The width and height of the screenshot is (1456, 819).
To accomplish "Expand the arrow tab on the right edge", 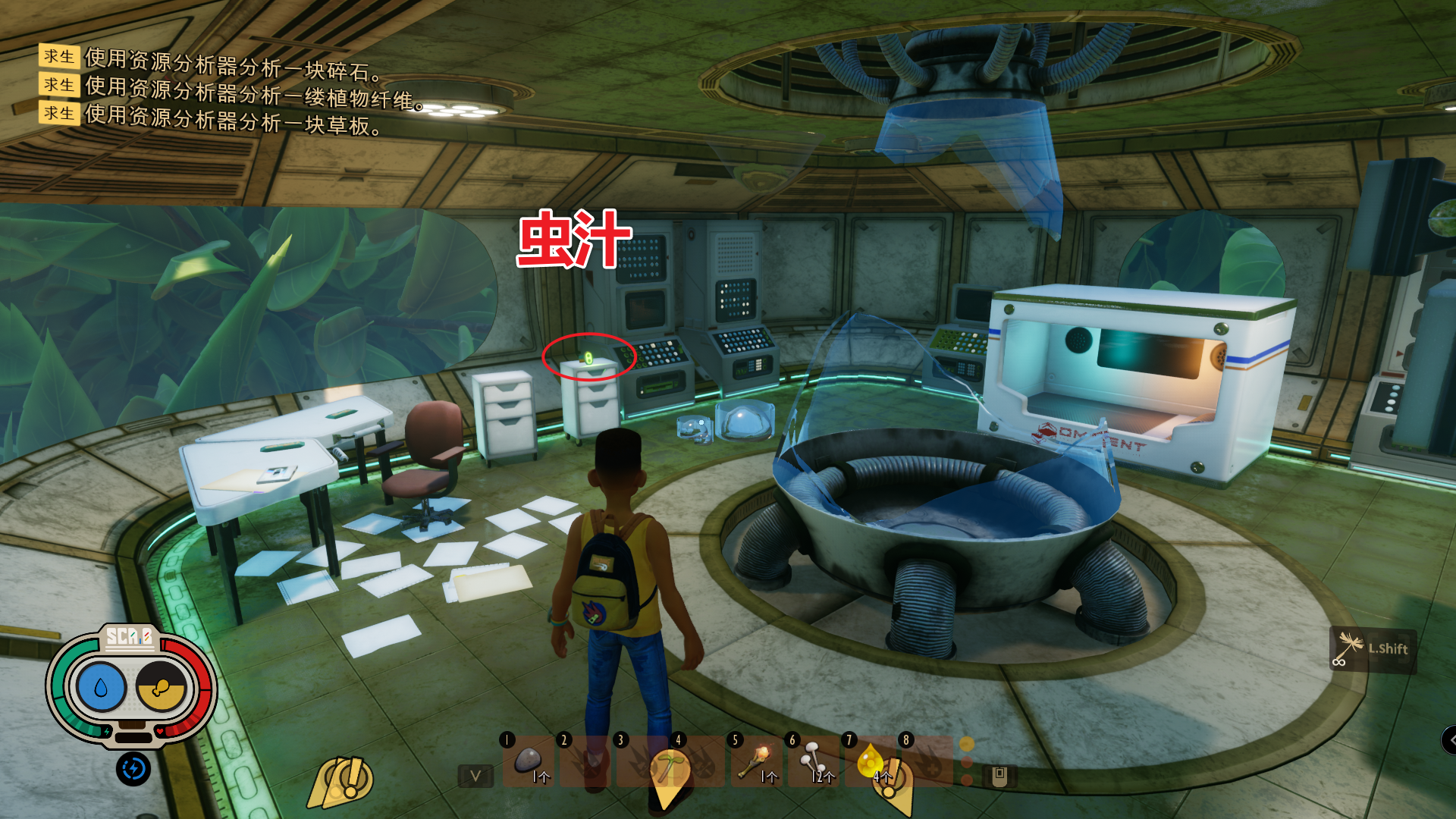I will coord(1449,739).
